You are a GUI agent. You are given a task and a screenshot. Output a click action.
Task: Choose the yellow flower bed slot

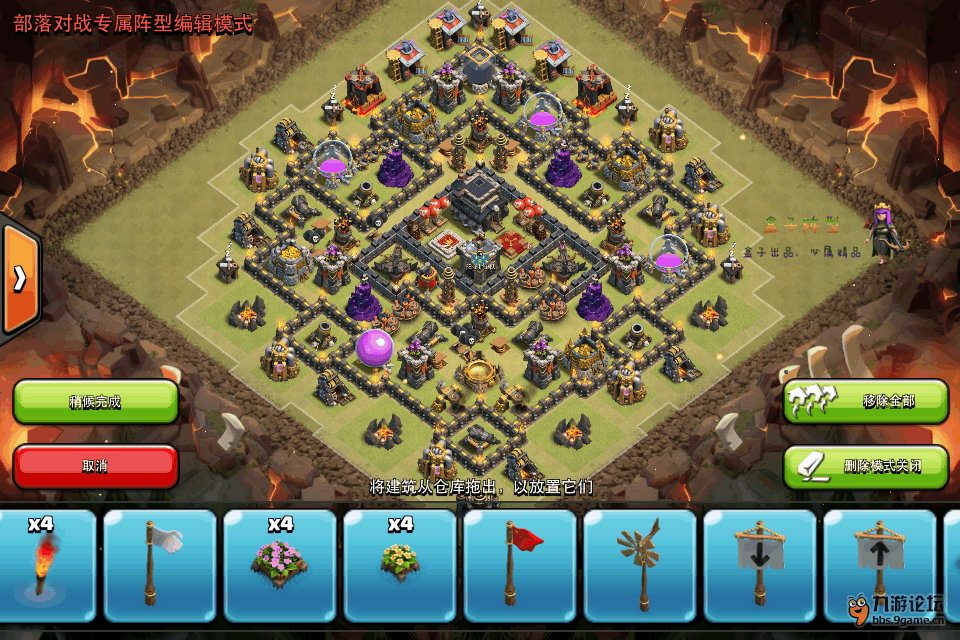point(400,565)
